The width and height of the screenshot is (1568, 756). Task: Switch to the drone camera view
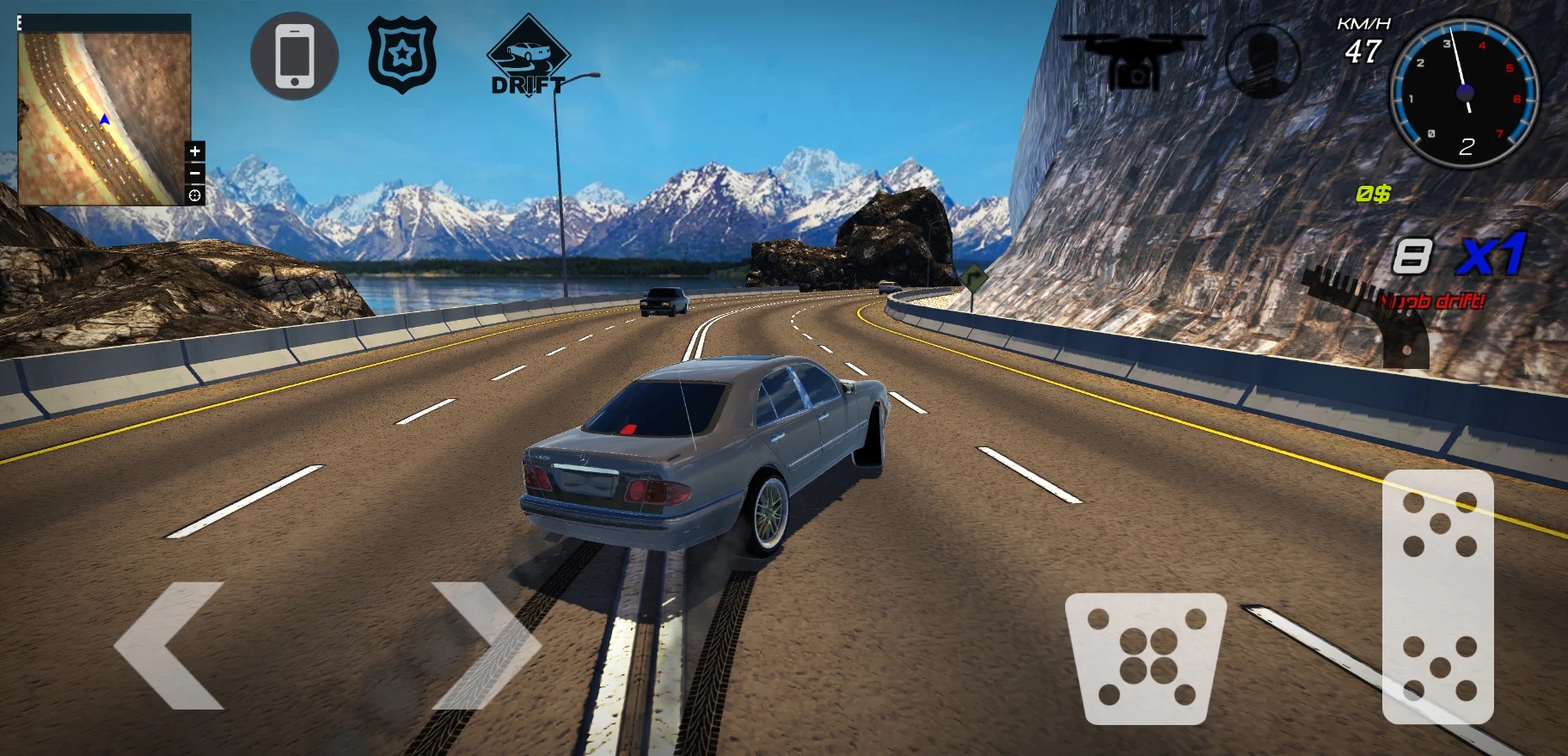coord(1133,58)
